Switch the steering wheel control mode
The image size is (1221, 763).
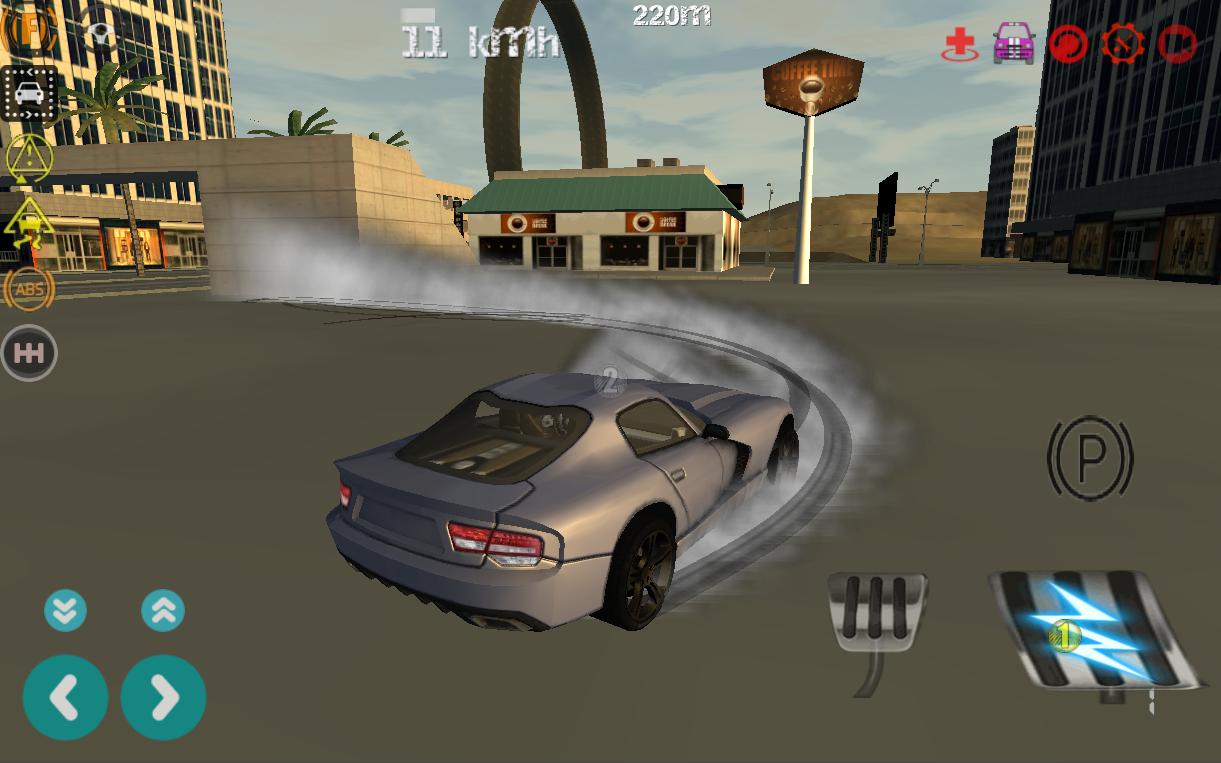pos(99,36)
